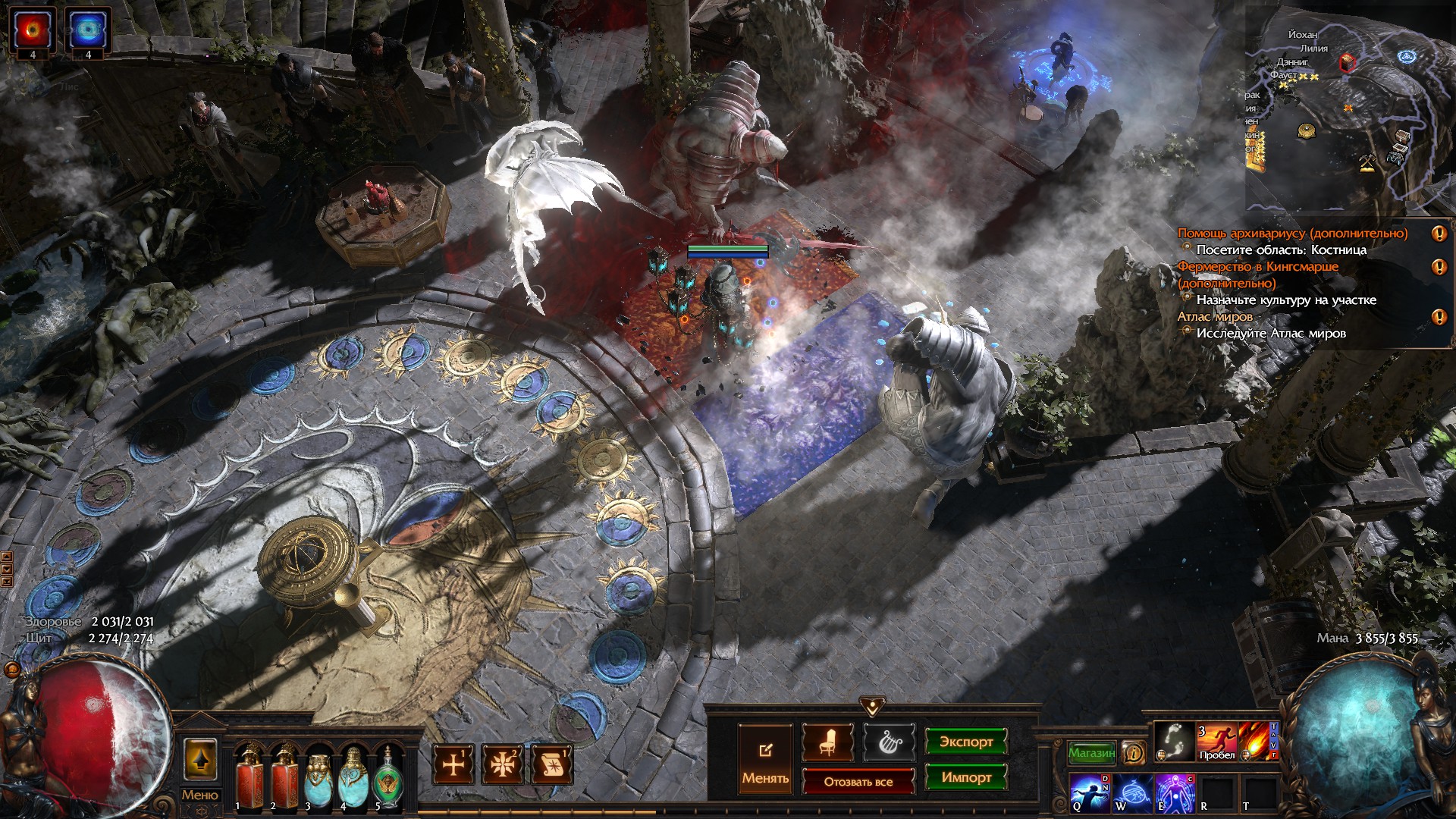This screenshot has width=1456, height=819.
Task: Select the green winged utility flask
Action: pos(388,777)
